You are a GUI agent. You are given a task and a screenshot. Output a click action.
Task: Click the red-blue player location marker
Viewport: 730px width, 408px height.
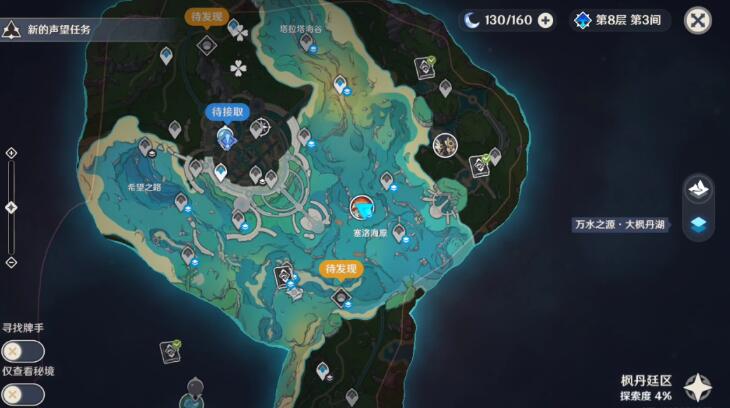click(364, 208)
